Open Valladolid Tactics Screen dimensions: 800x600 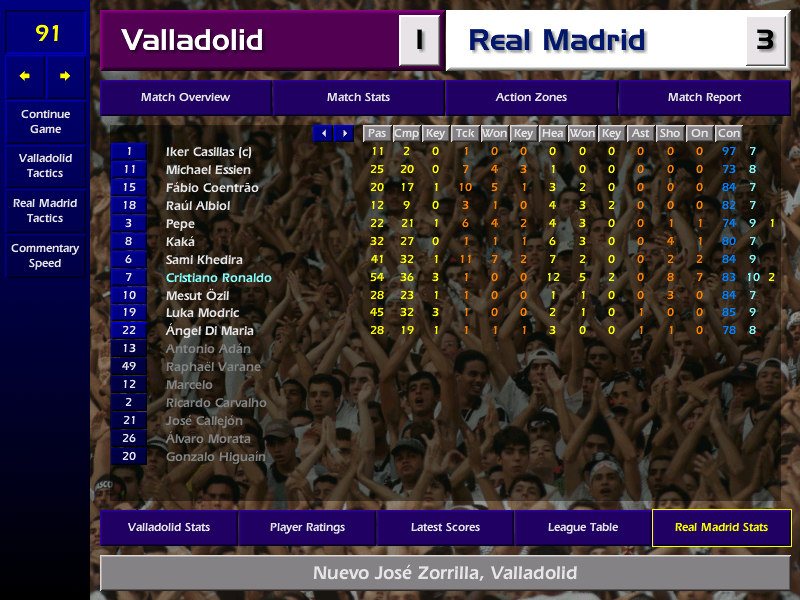[x=45, y=166]
